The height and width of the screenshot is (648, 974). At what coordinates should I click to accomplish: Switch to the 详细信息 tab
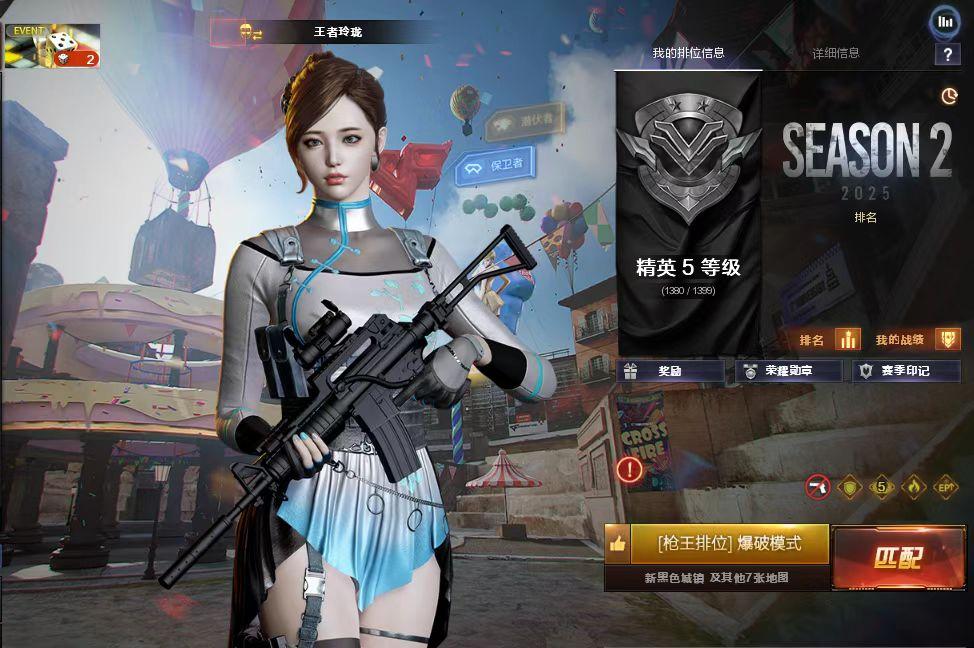coord(835,53)
